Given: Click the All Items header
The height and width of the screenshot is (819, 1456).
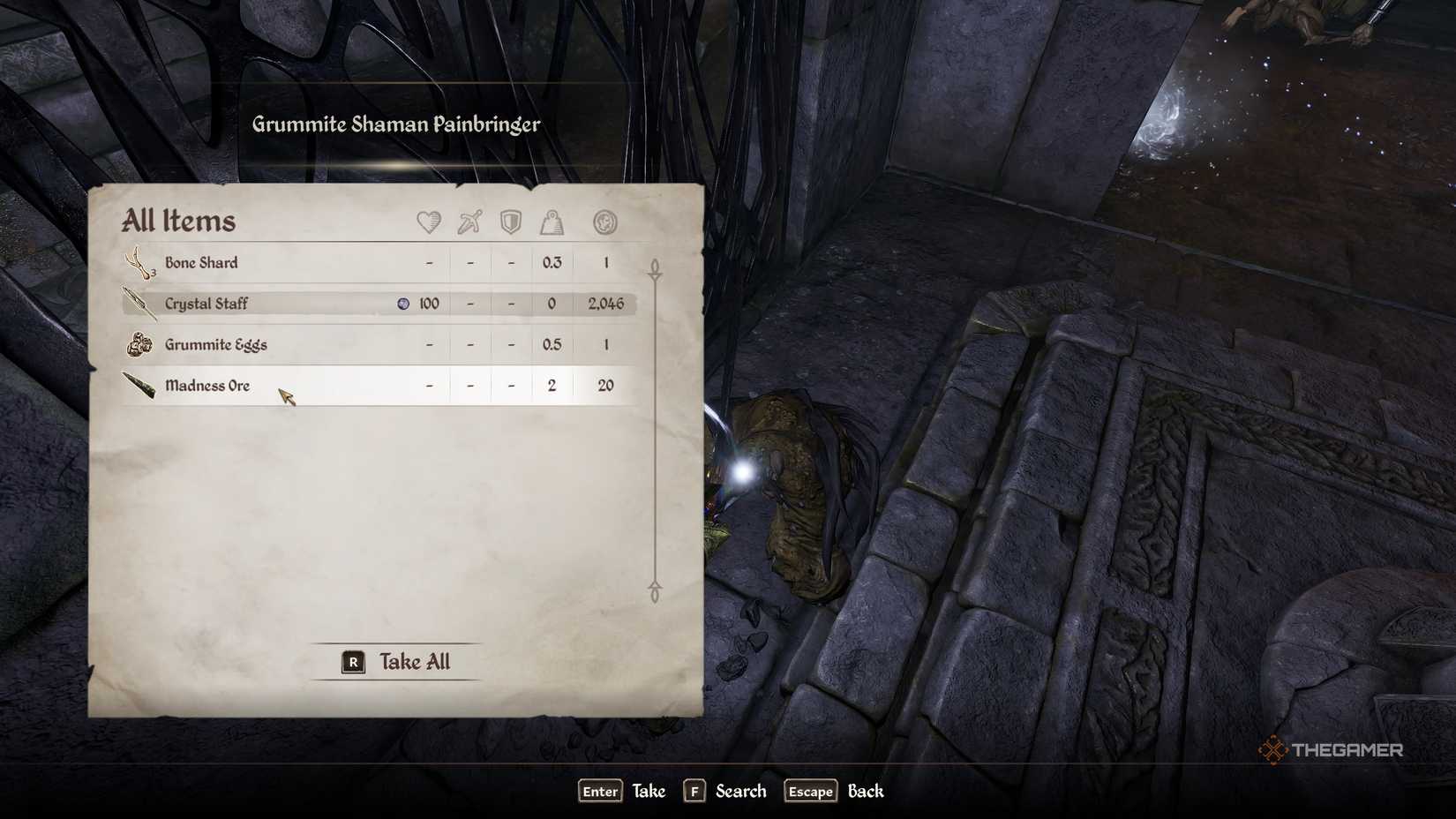Looking at the screenshot, I should 181,221.
